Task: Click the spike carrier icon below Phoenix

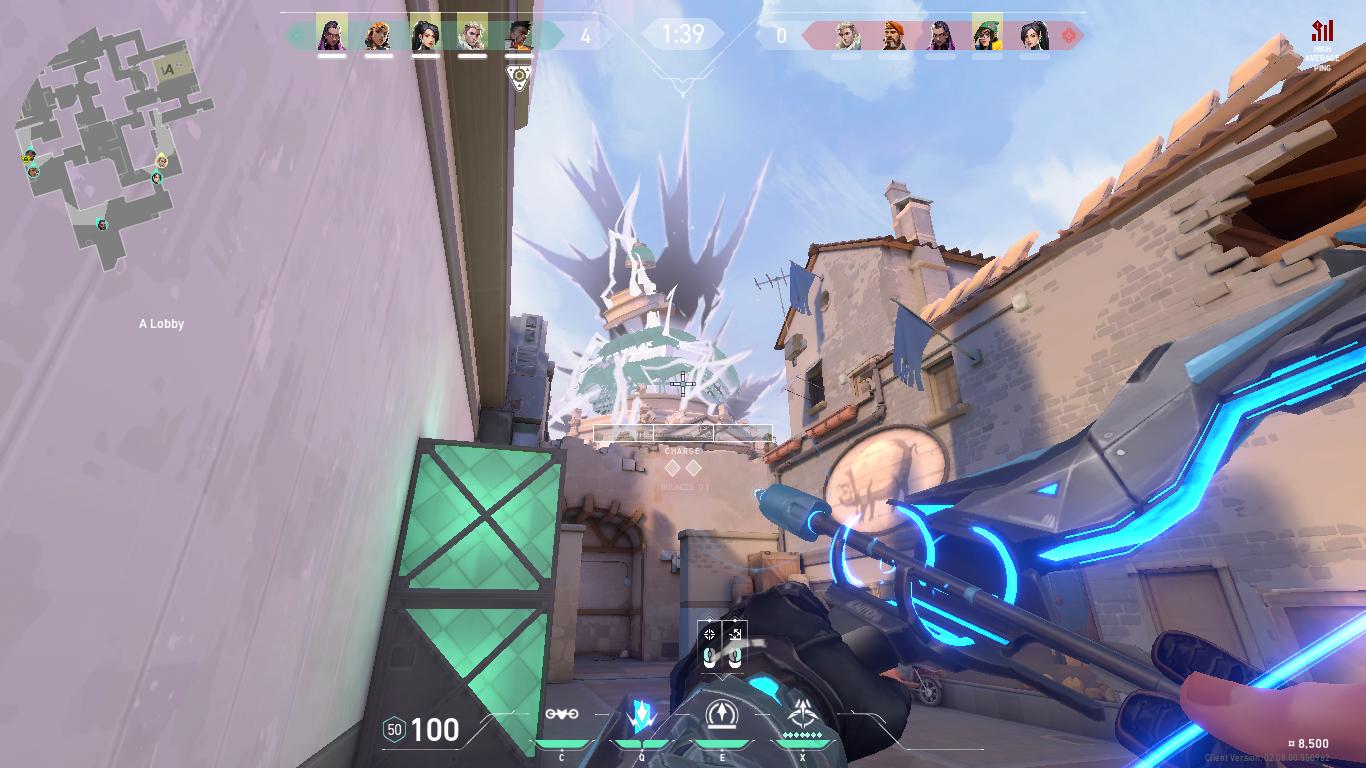Action: (x=519, y=77)
